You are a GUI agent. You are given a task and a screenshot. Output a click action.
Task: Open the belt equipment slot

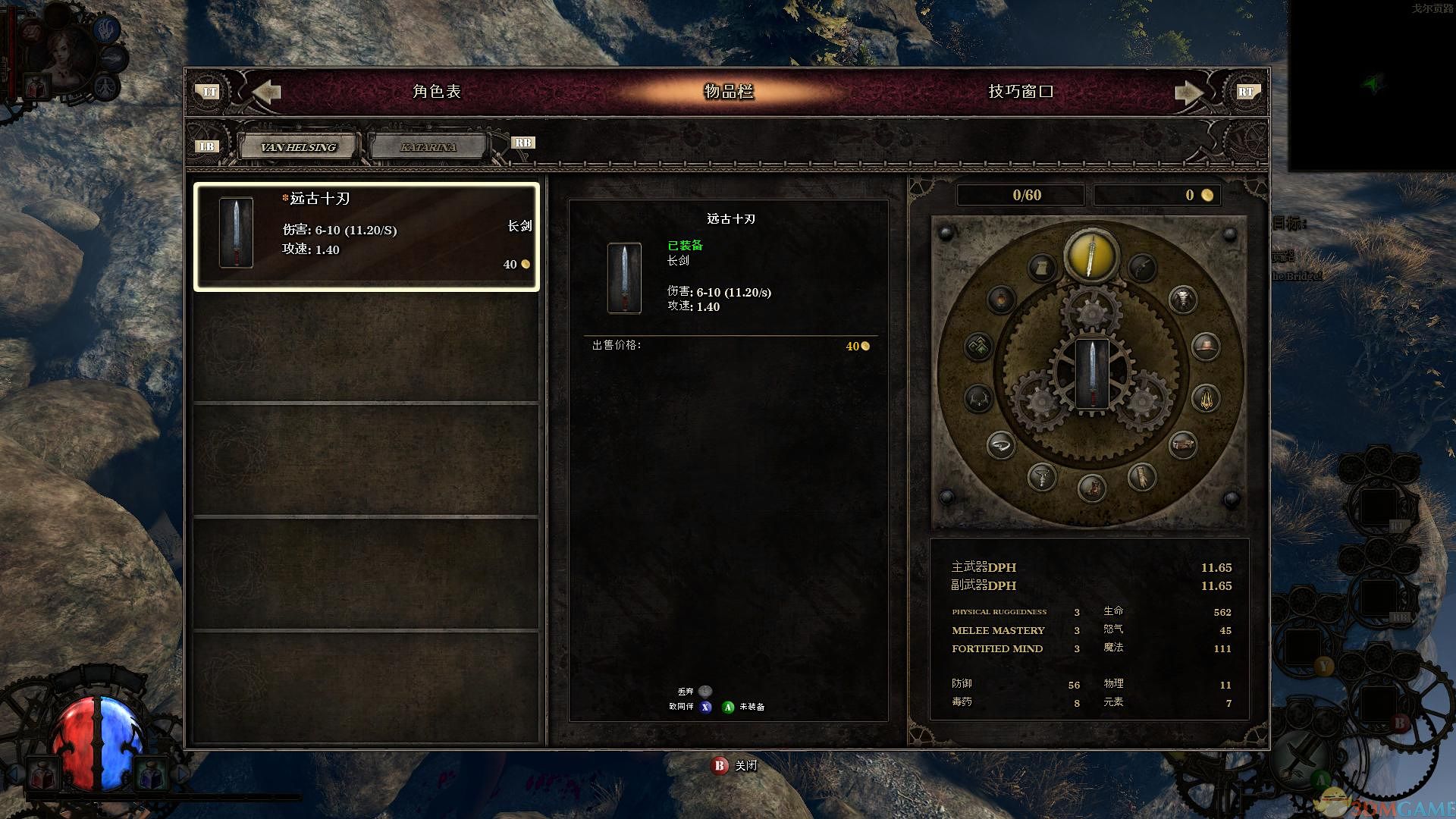tap(1182, 444)
